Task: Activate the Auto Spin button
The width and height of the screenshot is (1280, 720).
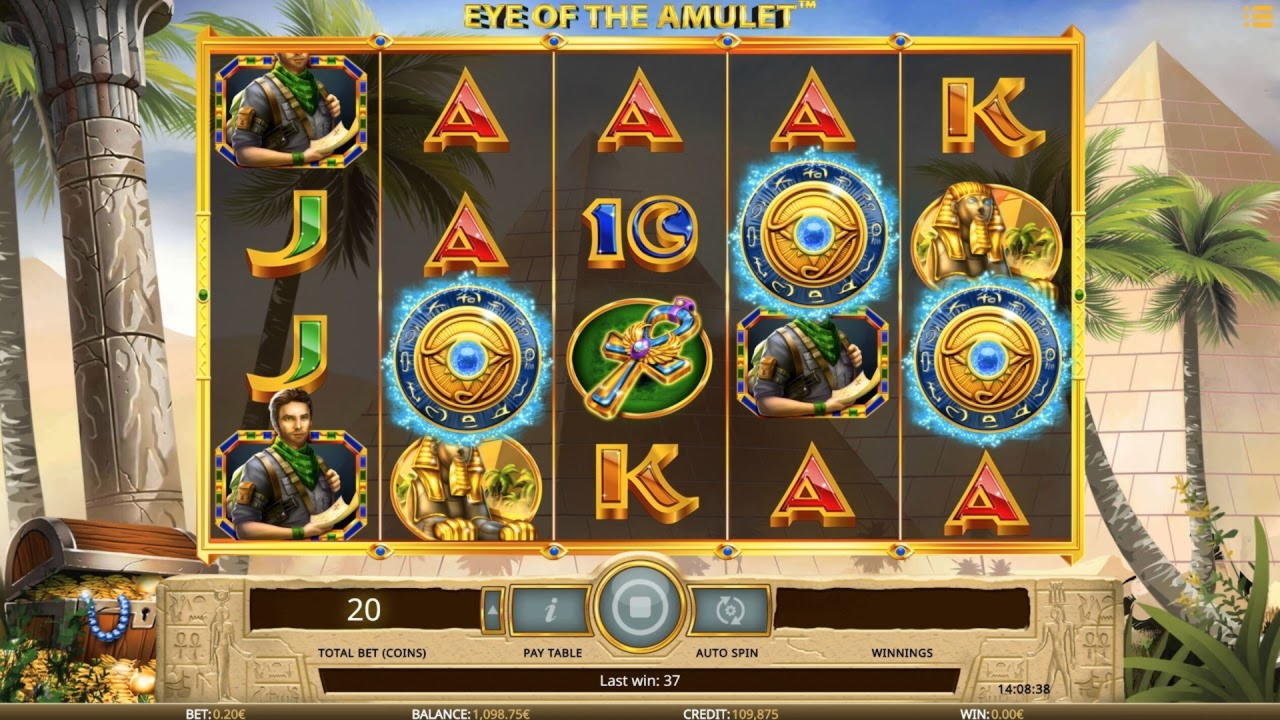Action: [729, 609]
